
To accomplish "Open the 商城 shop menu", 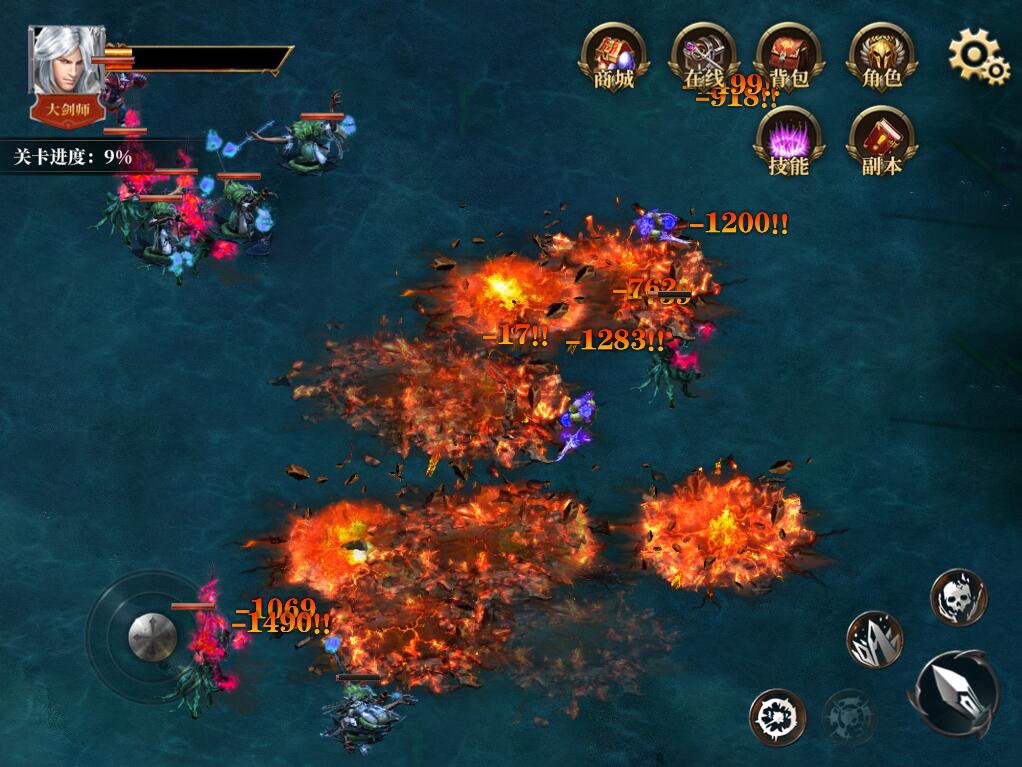I will [614, 56].
